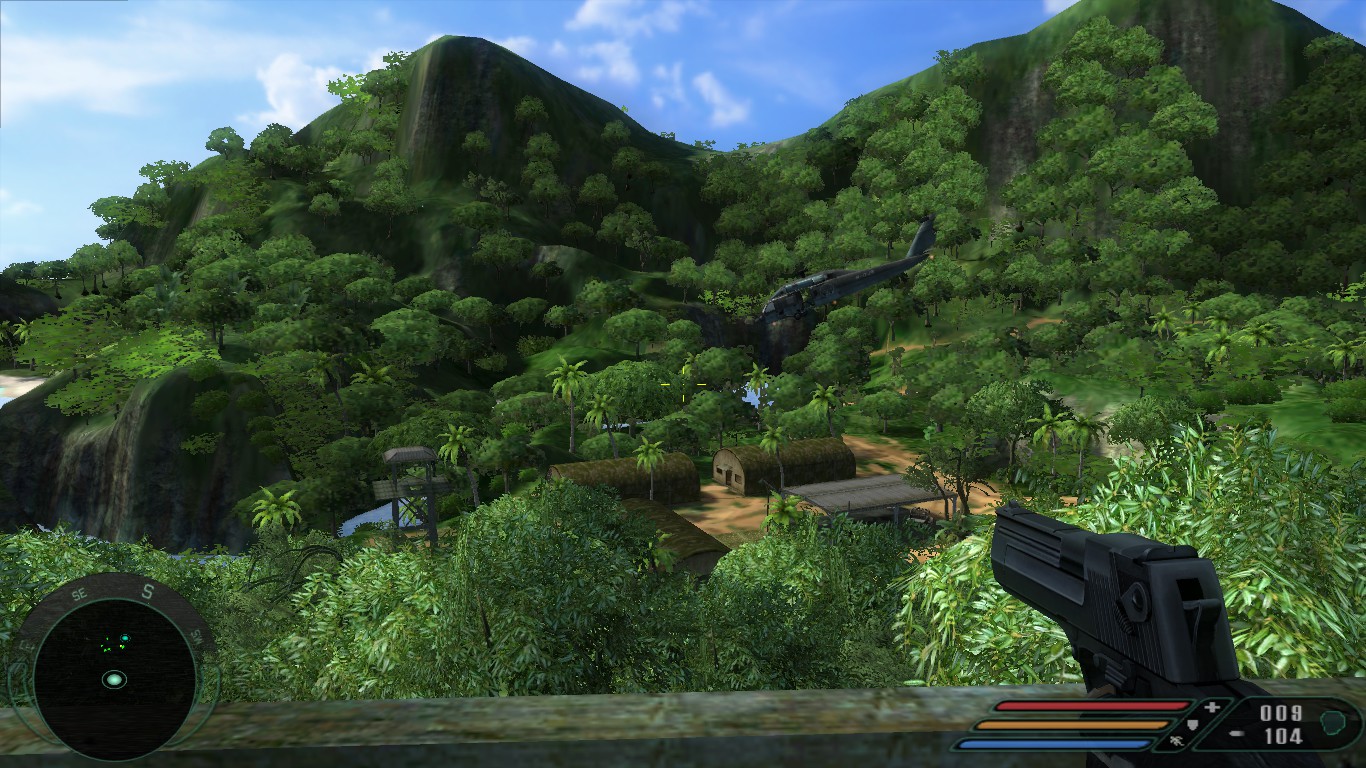Click the player dot at the minimap center
The width and height of the screenshot is (1366, 768).
pyautogui.click(x=115, y=680)
